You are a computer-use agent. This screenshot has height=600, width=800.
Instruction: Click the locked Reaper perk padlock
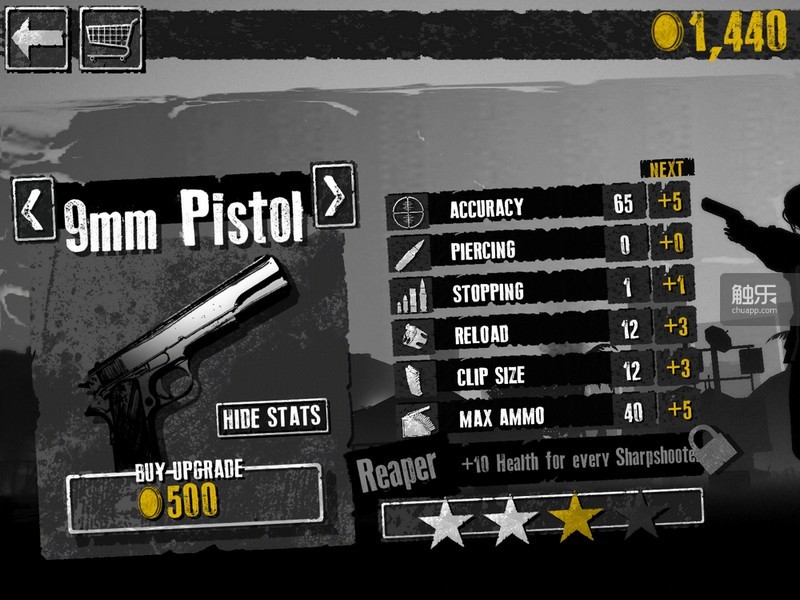pyautogui.click(x=712, y=449)
